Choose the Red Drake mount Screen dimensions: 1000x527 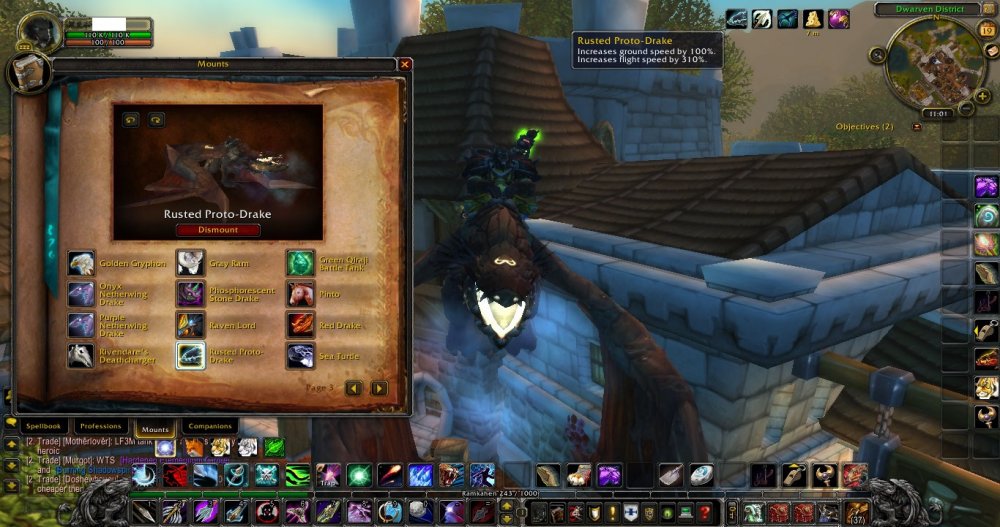[x=300, y=325]
